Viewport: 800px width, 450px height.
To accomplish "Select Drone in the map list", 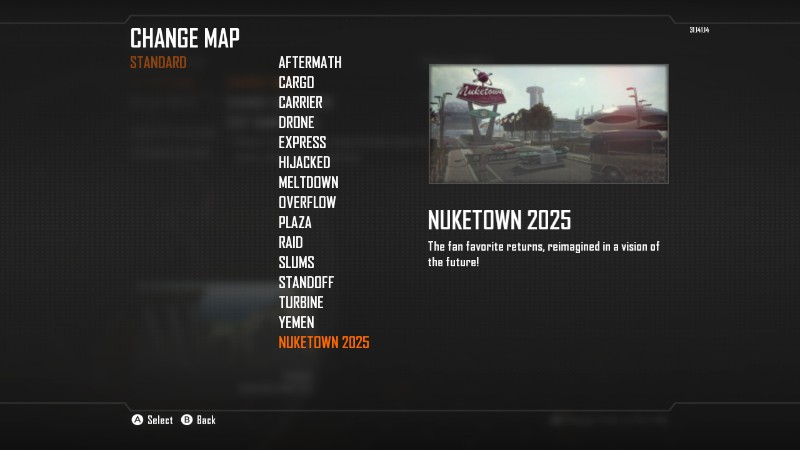I will coord(296,122).
